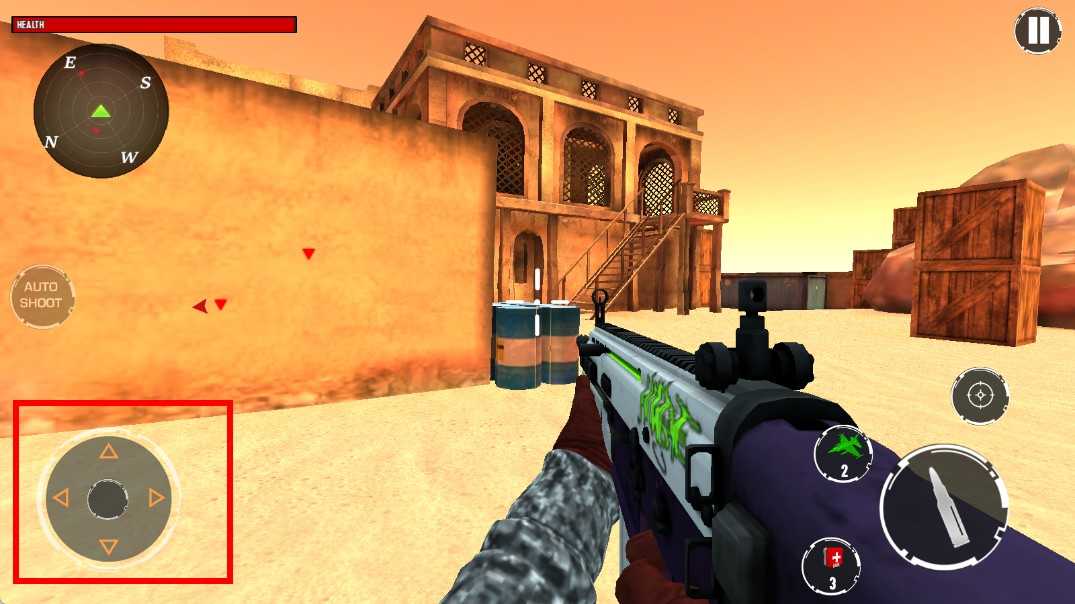Viewport: 1075px width, 604px height.
Task: Fire the weapon with the bullet button
Action: [x=944, y=508]
